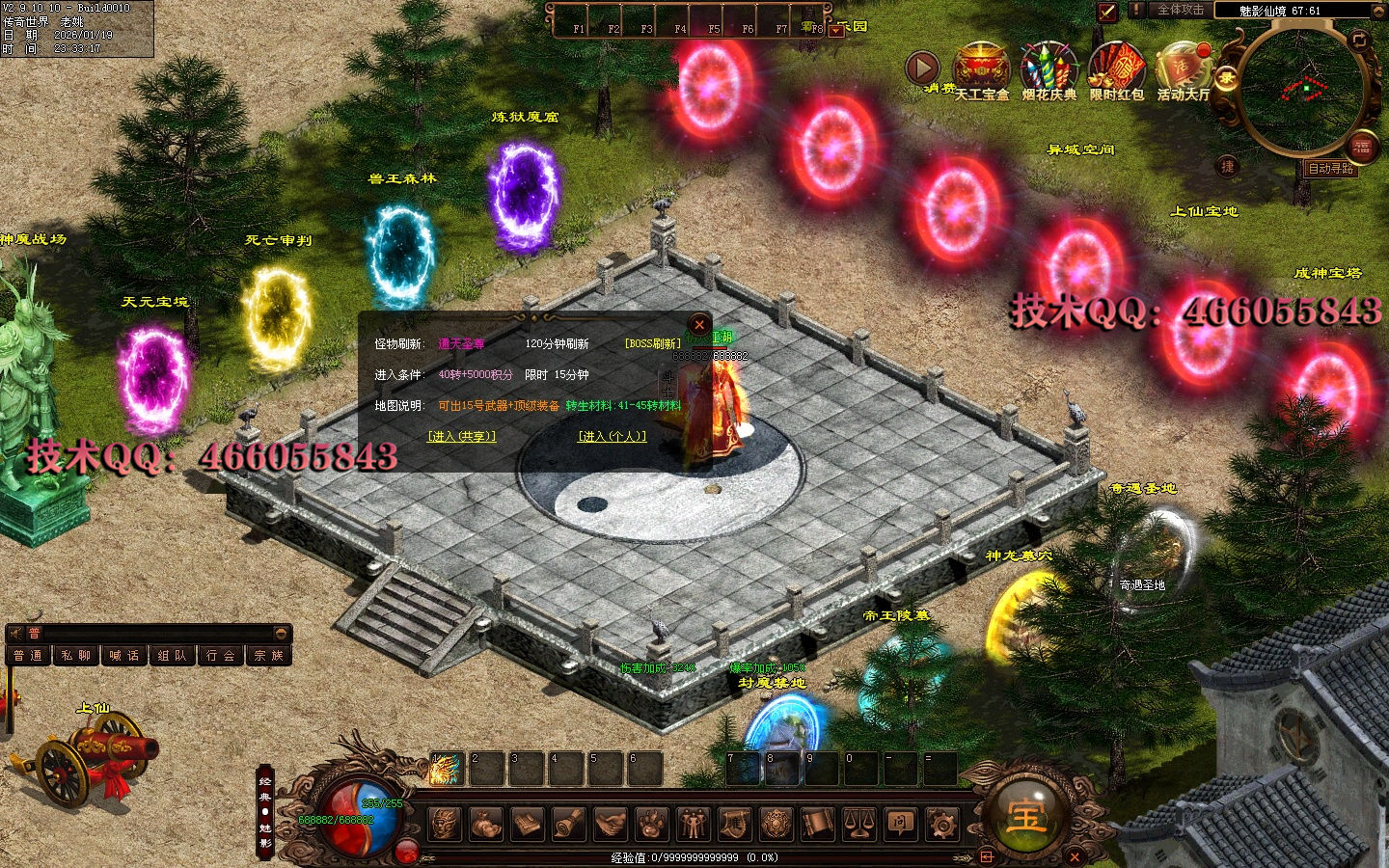Click the round play arrow button

922,68
